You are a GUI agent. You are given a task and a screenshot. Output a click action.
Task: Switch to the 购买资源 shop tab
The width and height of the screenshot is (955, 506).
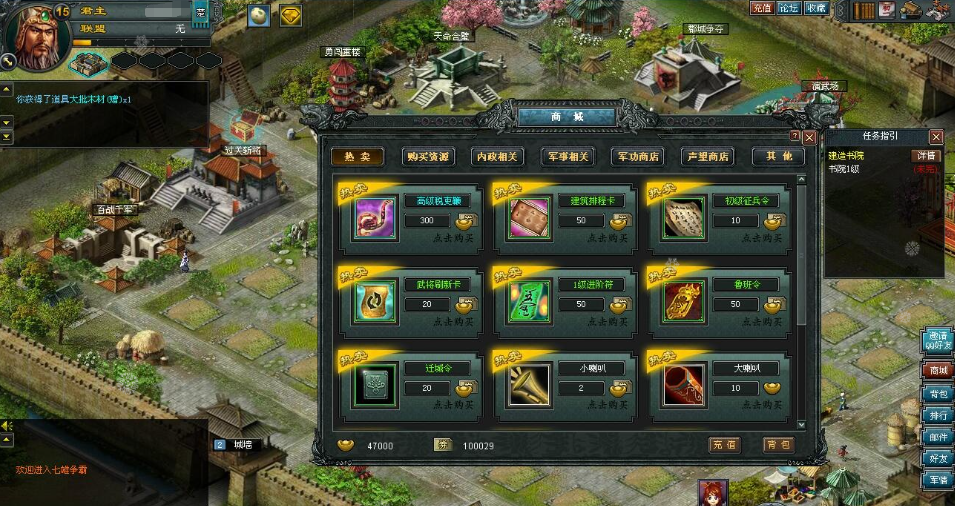[428, 156]
